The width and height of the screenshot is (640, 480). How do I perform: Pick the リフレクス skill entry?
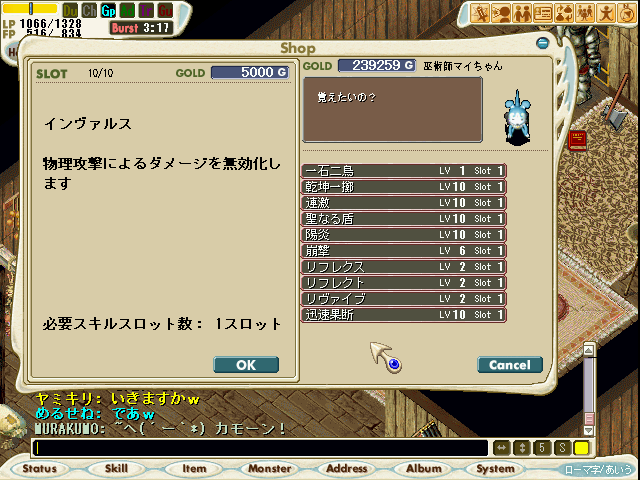click(403, 267)
